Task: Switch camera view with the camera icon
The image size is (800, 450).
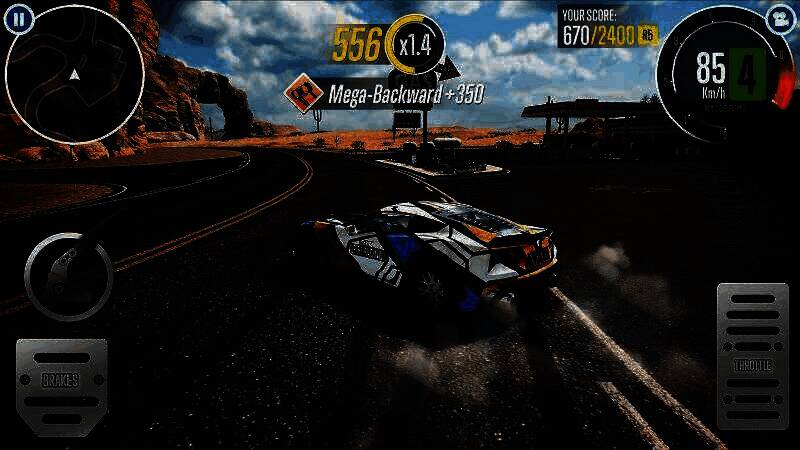Action: click(777, 18)
